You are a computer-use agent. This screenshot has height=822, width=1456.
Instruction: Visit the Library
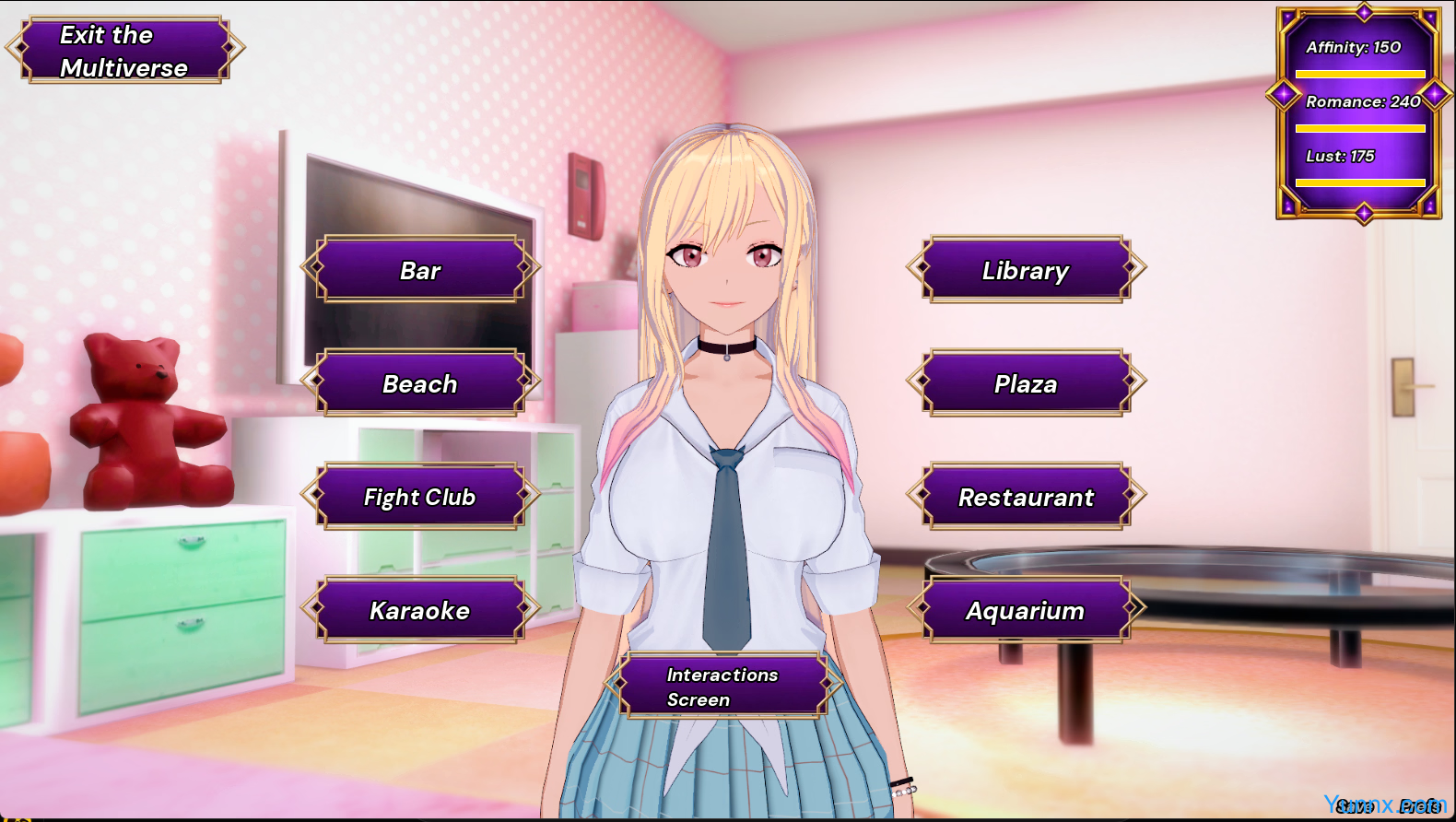click(1026, 270)
